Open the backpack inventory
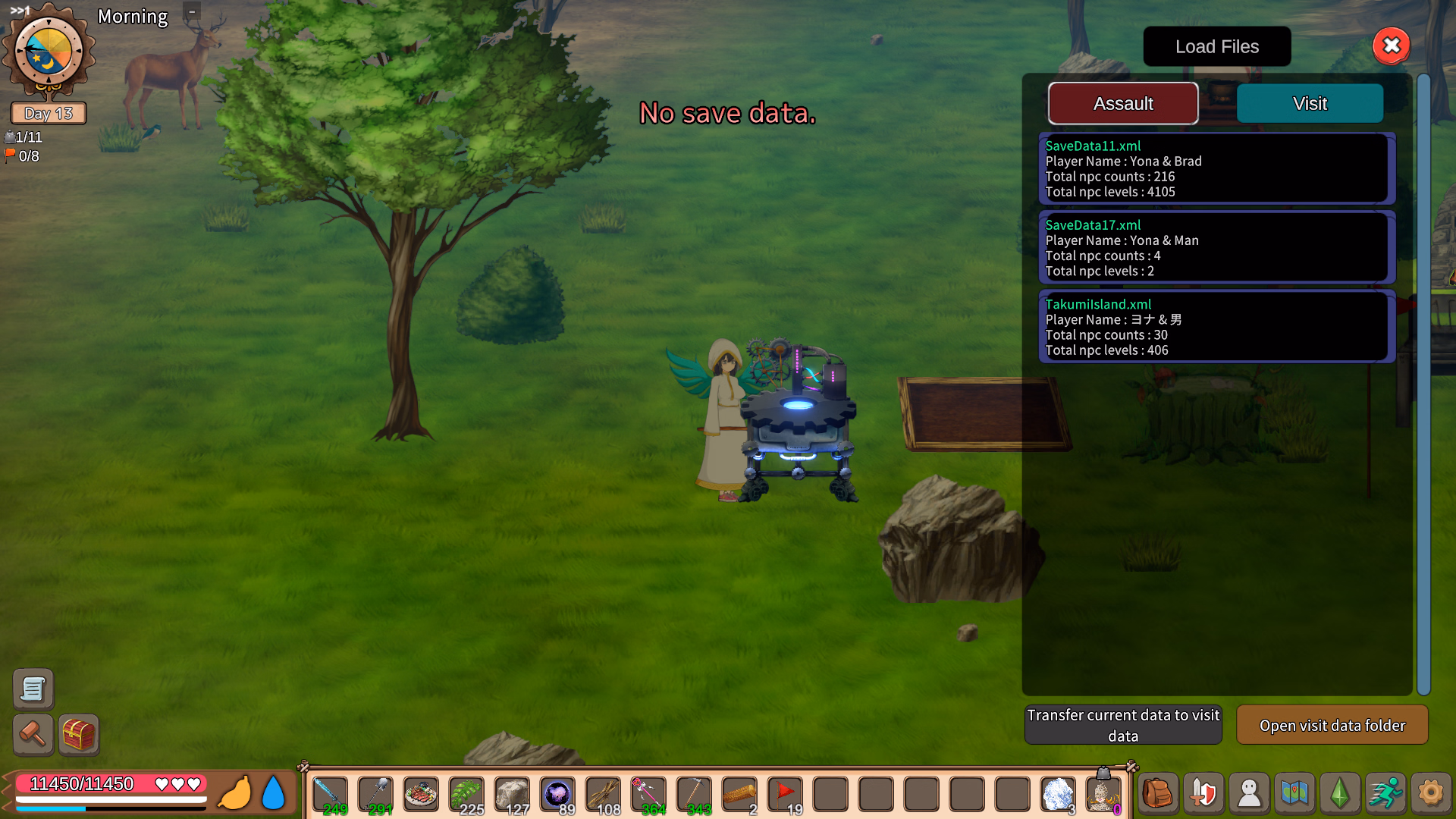This screenshot has height=819, width=1456. pos(1158,794)
